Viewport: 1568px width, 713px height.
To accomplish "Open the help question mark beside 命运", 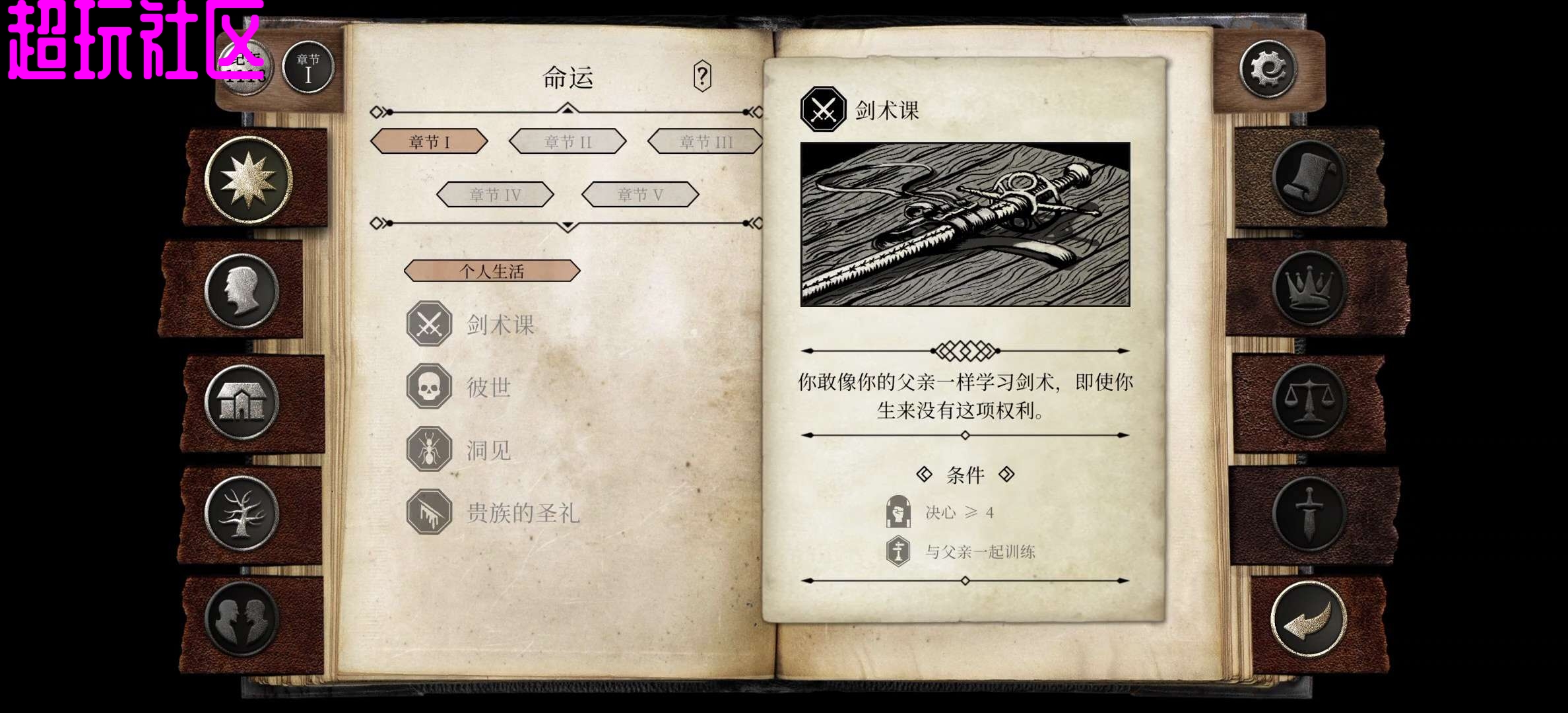I will [703, 75].
